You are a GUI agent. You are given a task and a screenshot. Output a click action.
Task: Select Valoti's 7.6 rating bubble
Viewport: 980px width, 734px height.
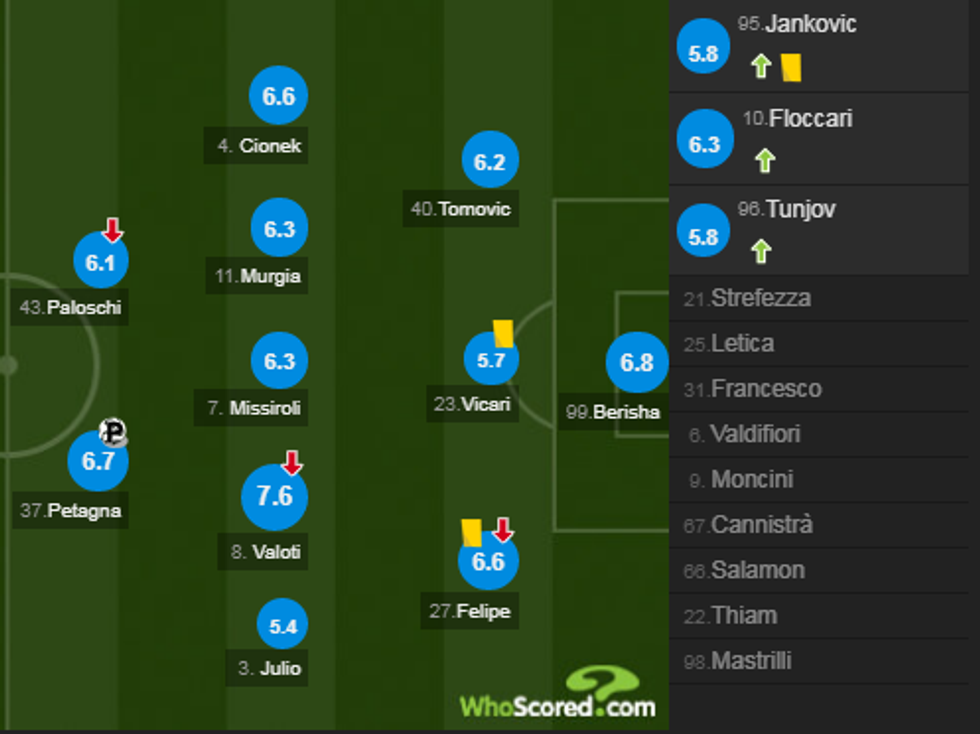coord(275,496)
